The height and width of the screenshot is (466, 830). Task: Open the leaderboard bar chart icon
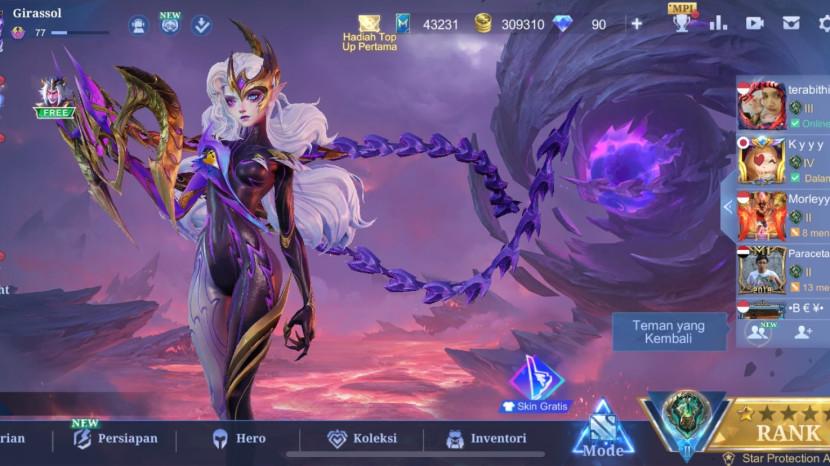[x=718, y=23]
